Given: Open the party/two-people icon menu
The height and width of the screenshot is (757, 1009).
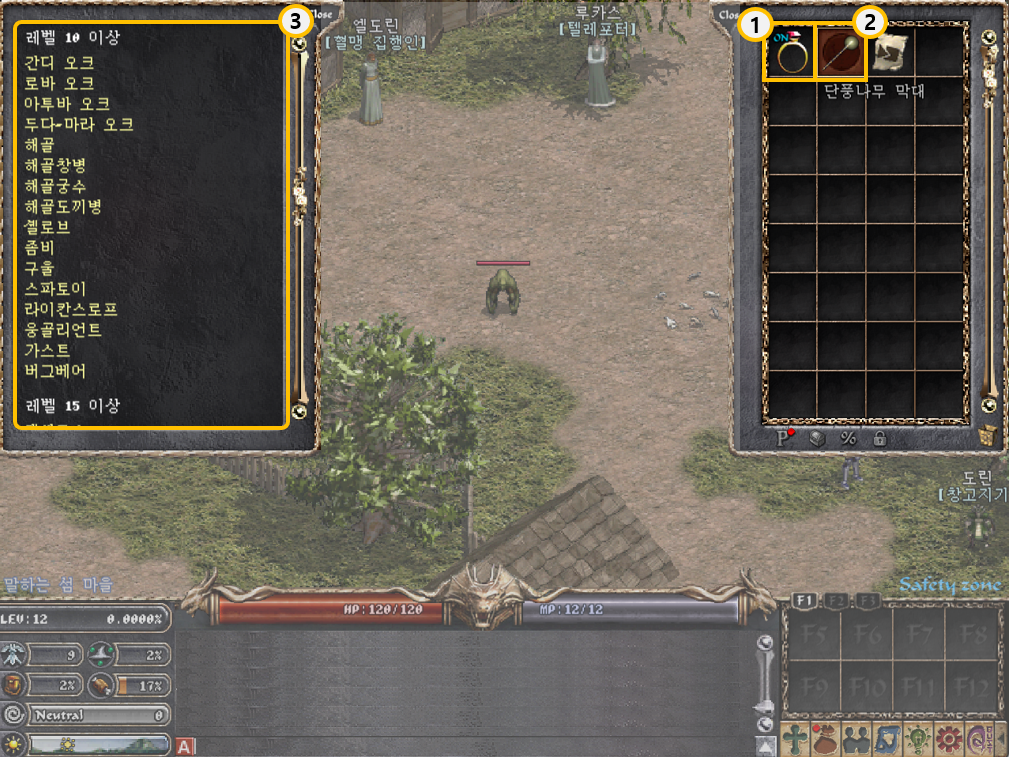Looking at the screenshot, I should 857,740.
